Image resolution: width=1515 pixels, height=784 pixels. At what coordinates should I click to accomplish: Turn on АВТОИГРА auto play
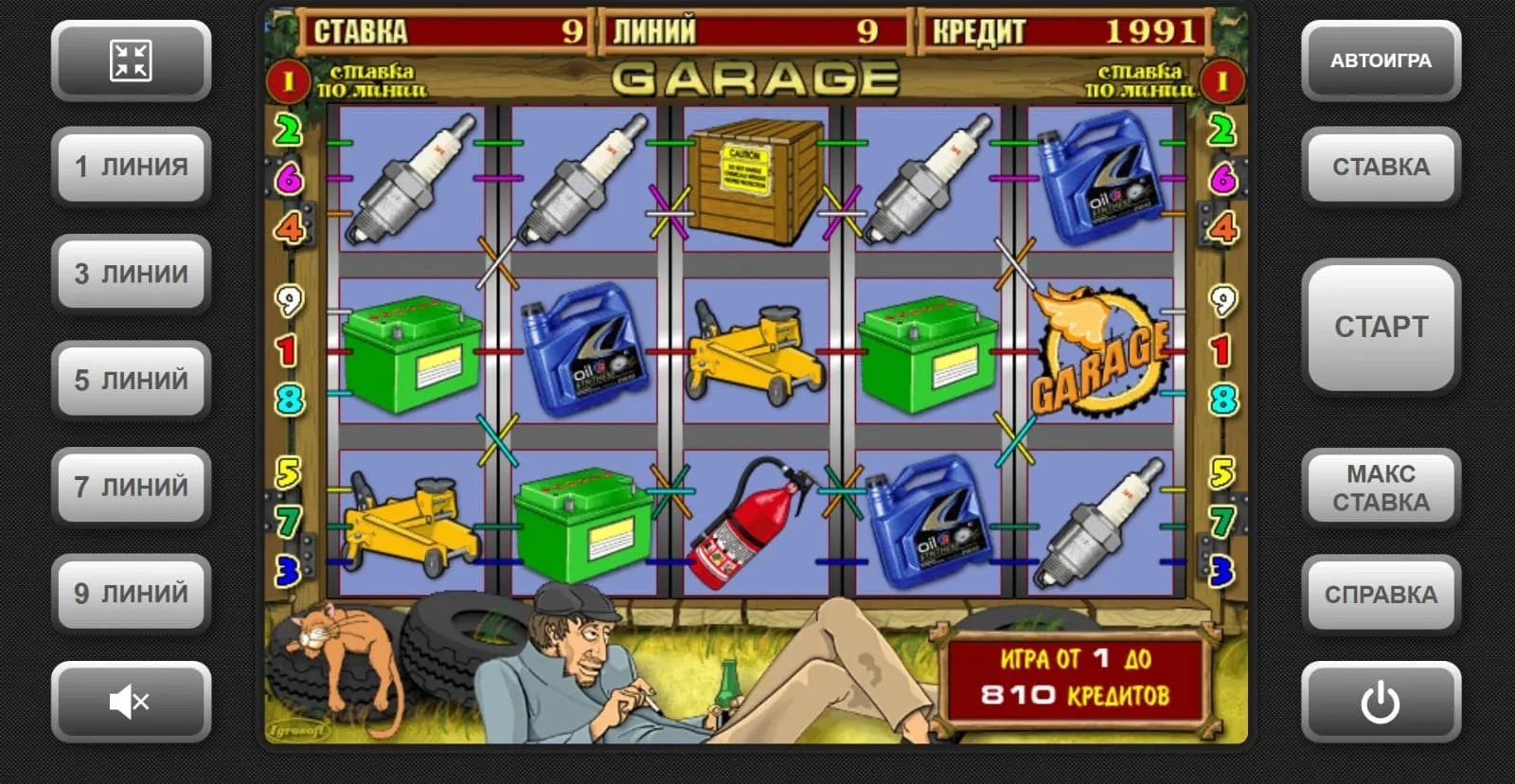(1381, 61)
